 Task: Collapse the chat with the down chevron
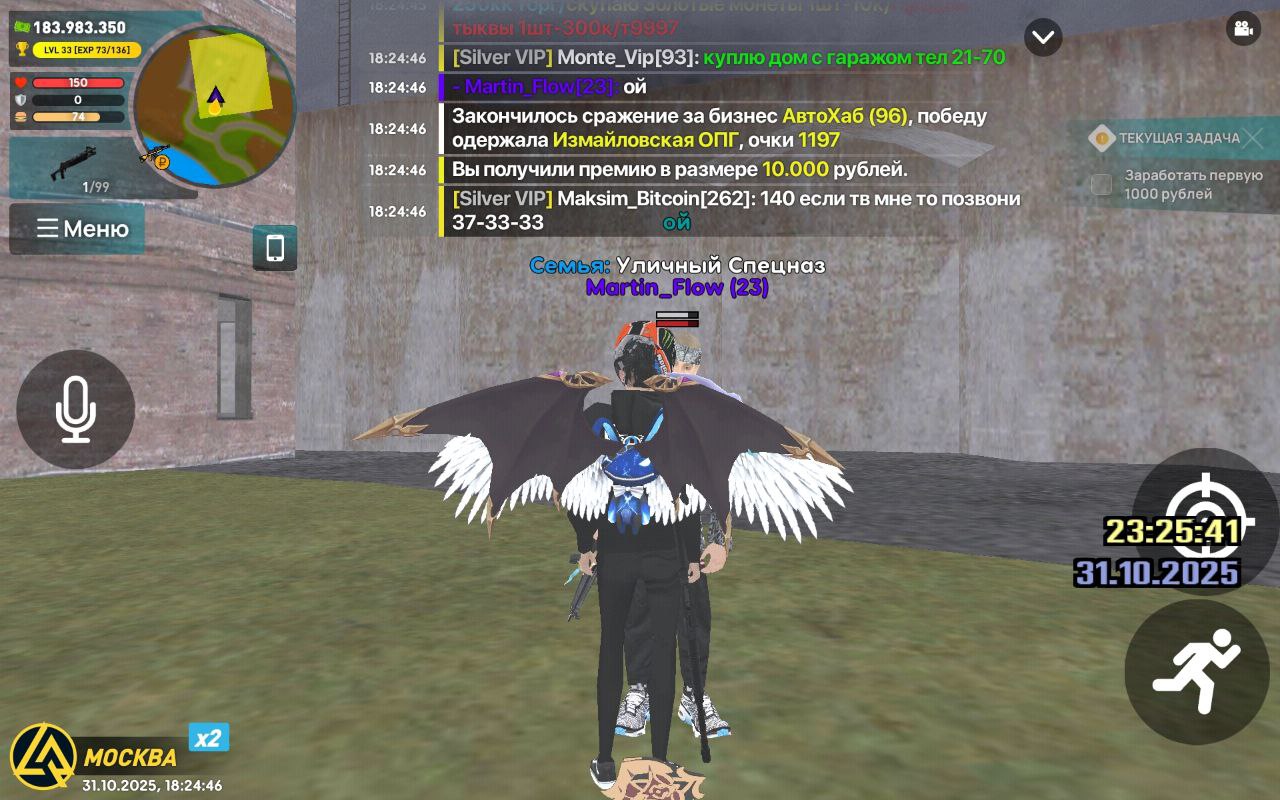1043,37
